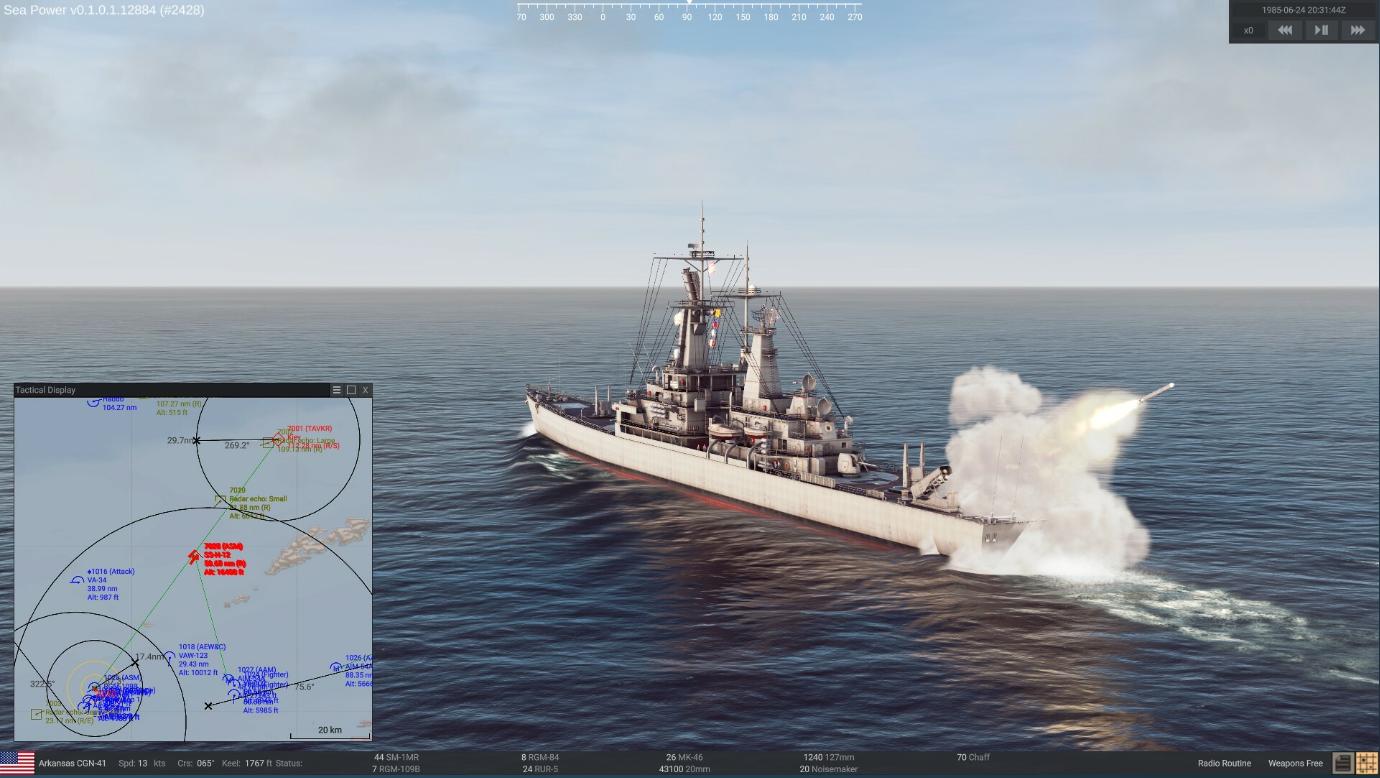This screenshot has width=1380, height=778.
Task: Click the x0 time compression indicator
Action: pos(1248,30)
